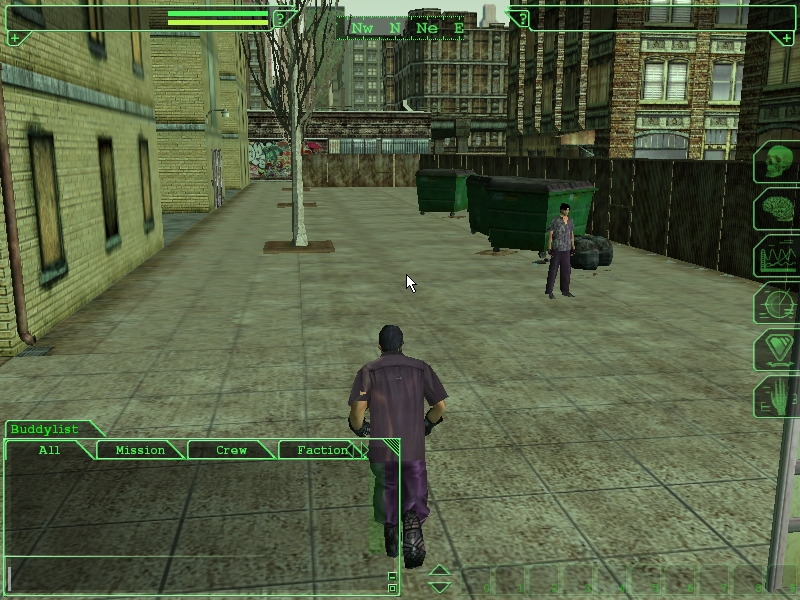Viewport: 800px width, 600px height.
Task: Open the brain icon panel
Action: pyautogui.click(x=776, y=210)
